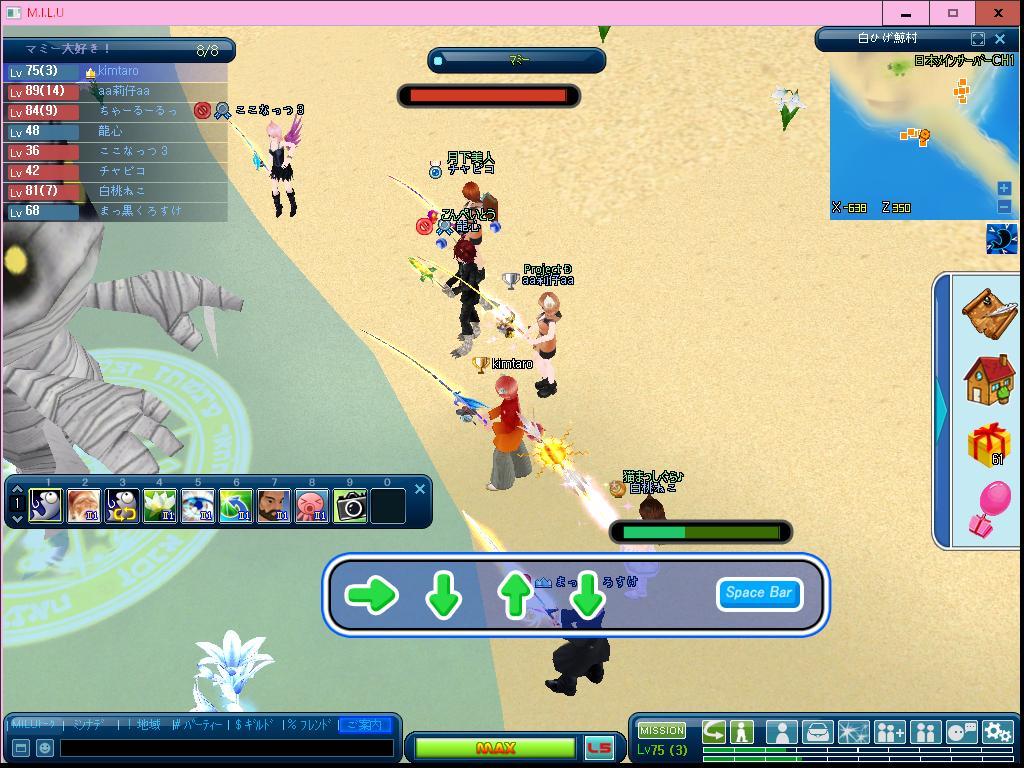This screenshot has height=768, width=1024.
Task: Zoom out on the minimap
Action: (x=1004, y=206)
